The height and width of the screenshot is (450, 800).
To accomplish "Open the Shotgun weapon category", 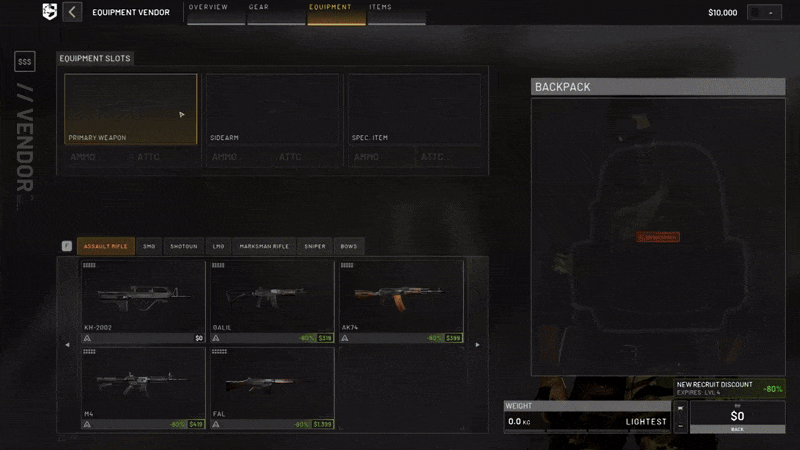I will click(x=183, y=246).
